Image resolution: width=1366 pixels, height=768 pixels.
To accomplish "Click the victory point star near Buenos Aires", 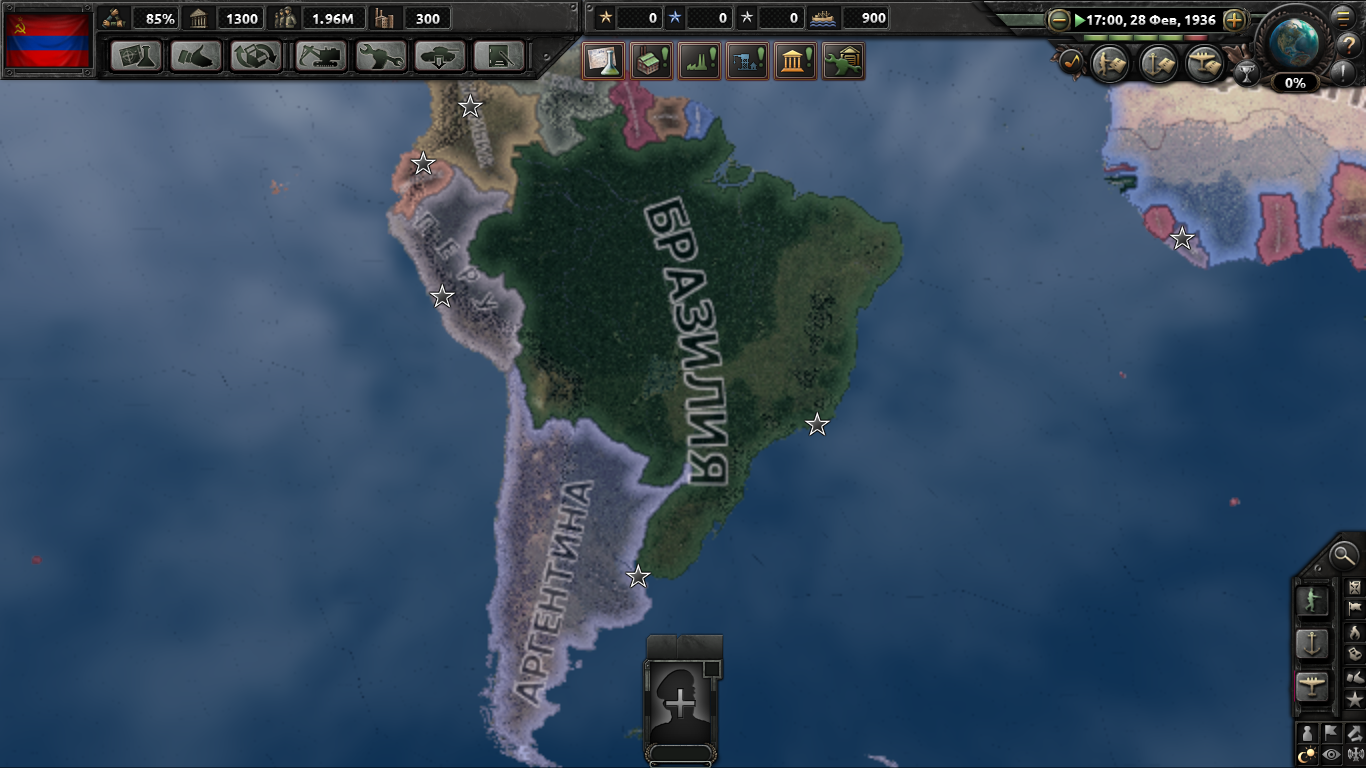I will point(637,575).
